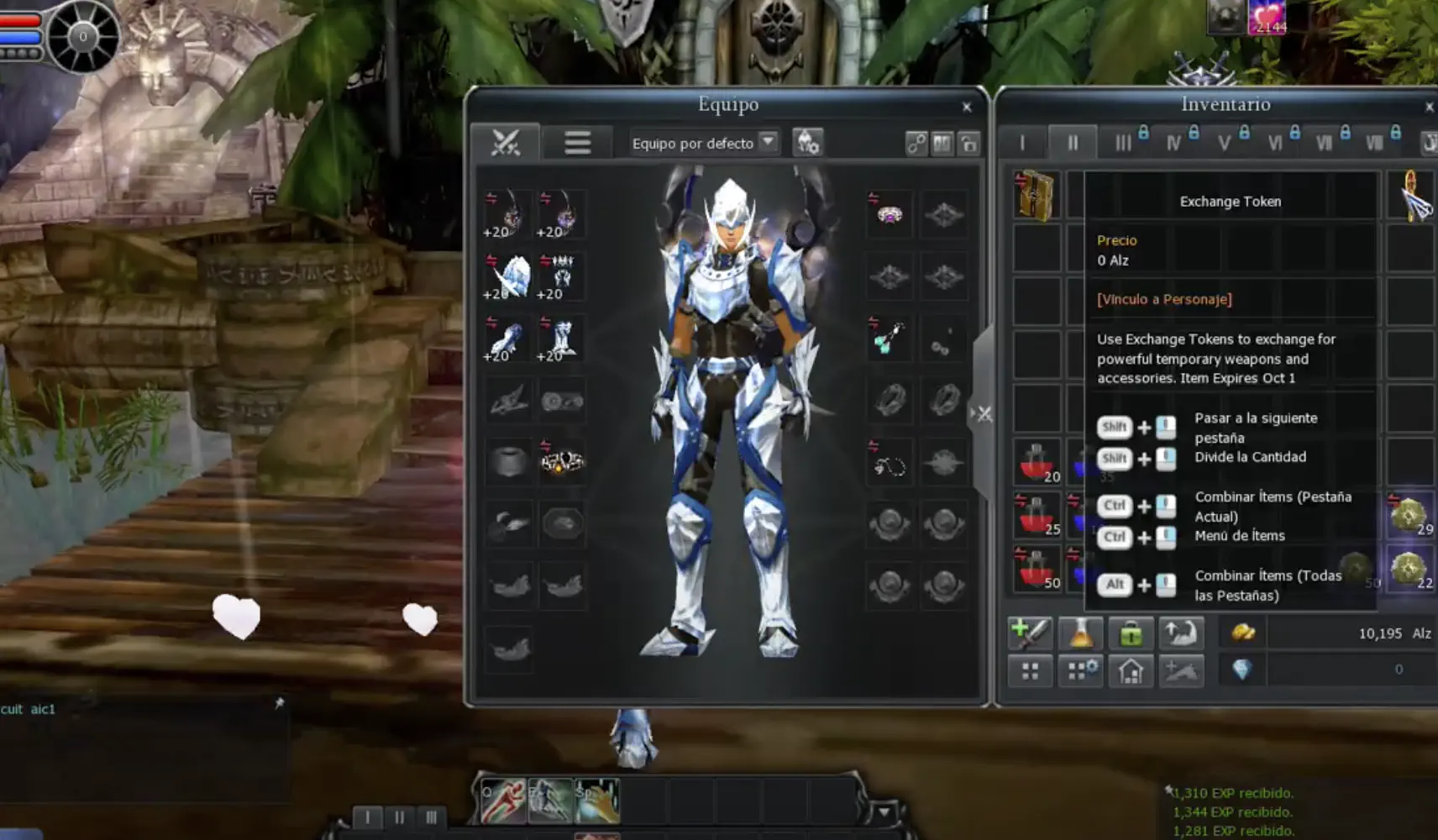Click the gold Alz currency icon
Image resolution: width=1438 pixels, height=840 pixels.
[x=1241, y=632]
